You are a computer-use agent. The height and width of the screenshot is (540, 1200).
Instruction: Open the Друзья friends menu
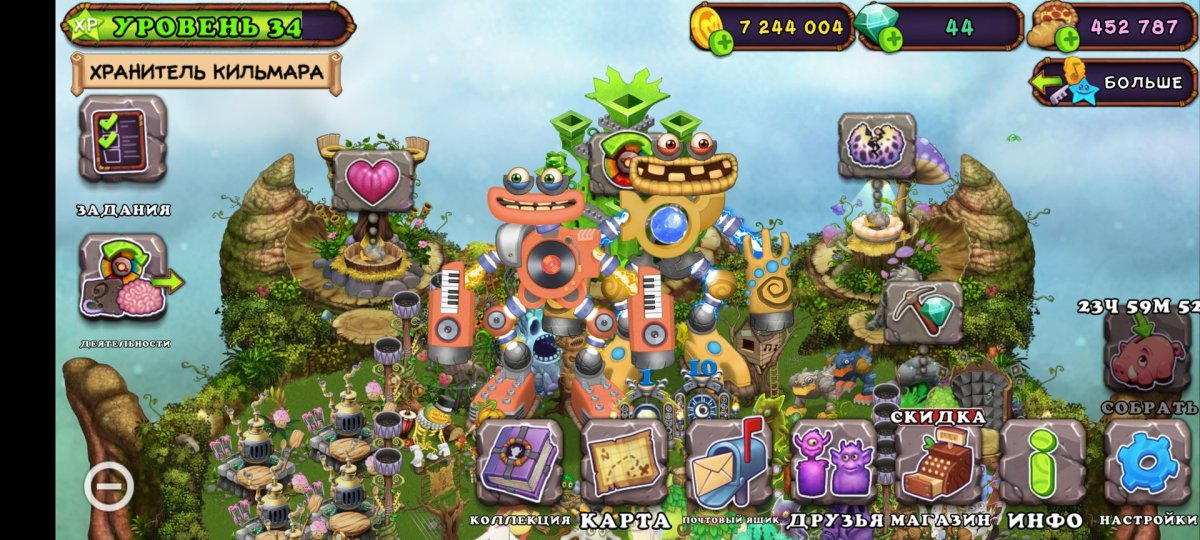pyautogui.click(x=833, y=461)
